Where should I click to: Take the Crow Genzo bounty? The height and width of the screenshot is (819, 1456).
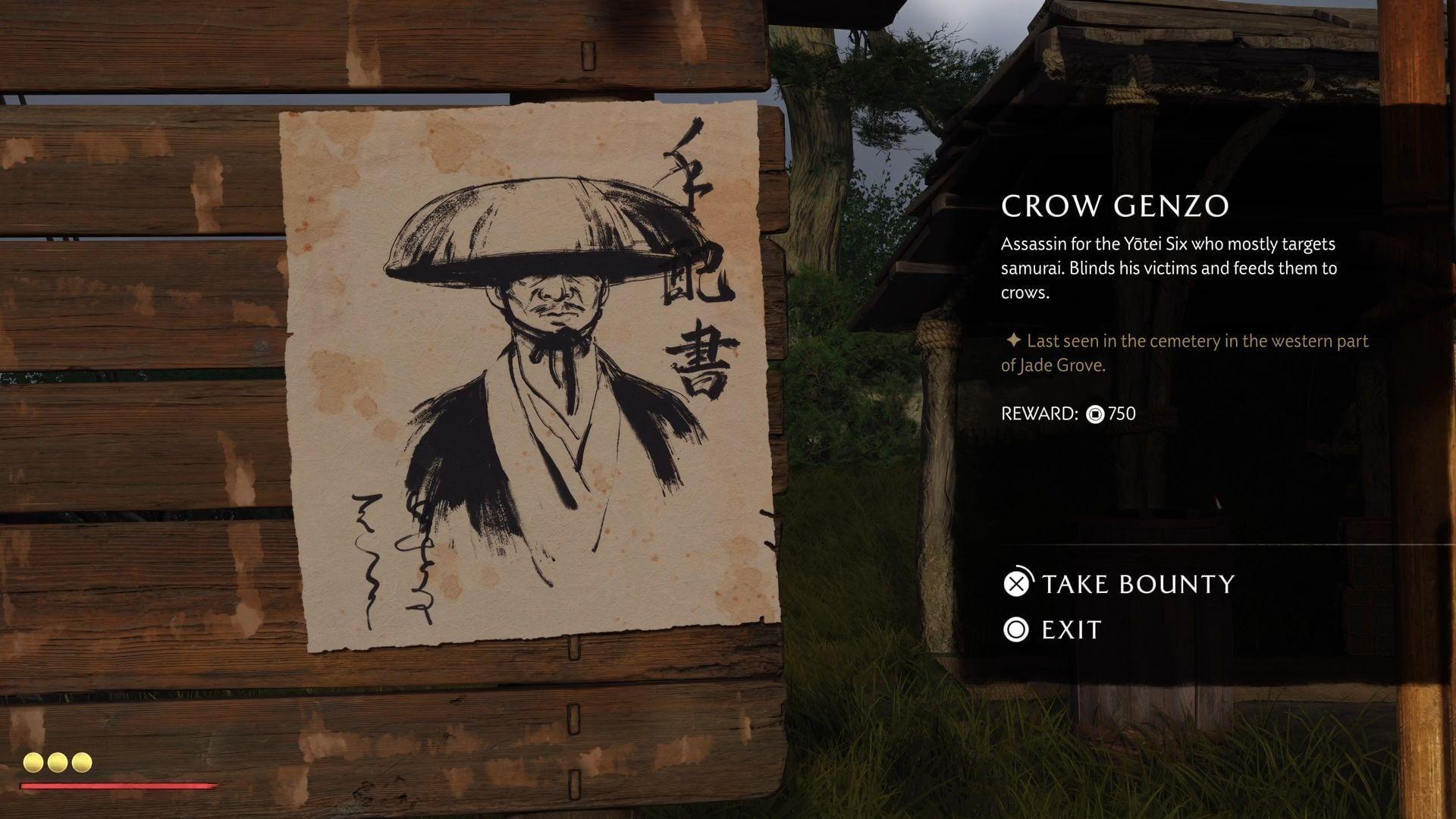click(x=1119, y=583)
